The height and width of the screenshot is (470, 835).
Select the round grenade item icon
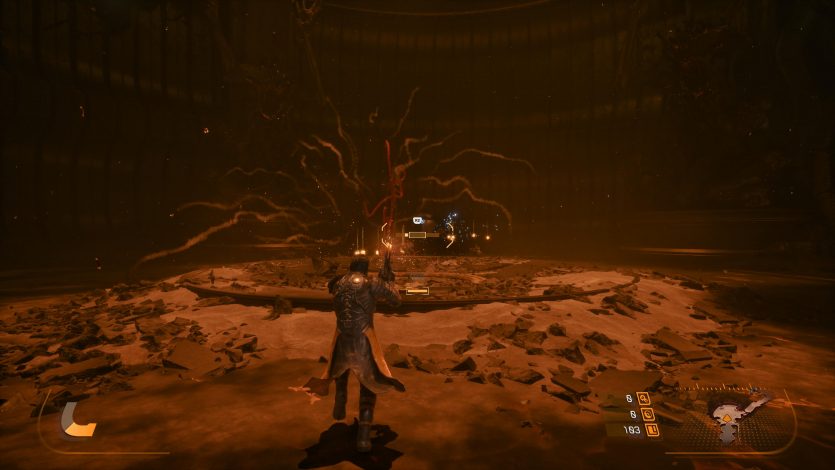coord(647,414)
